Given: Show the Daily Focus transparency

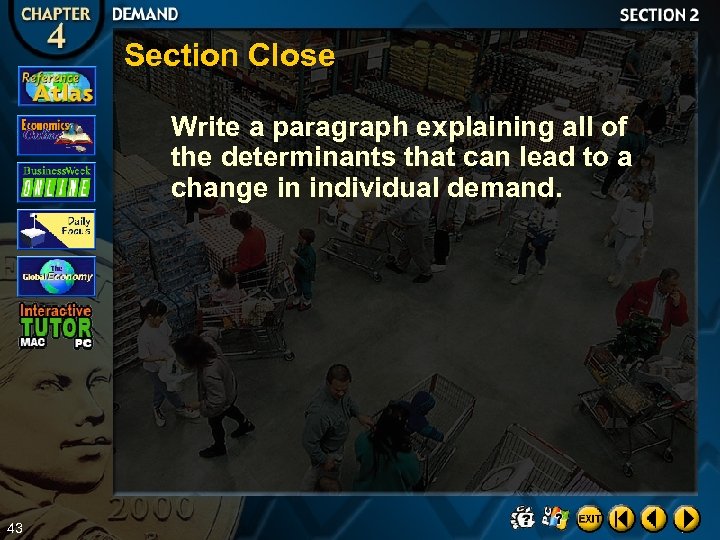Looking at the screenshot, I should (57, 229).
